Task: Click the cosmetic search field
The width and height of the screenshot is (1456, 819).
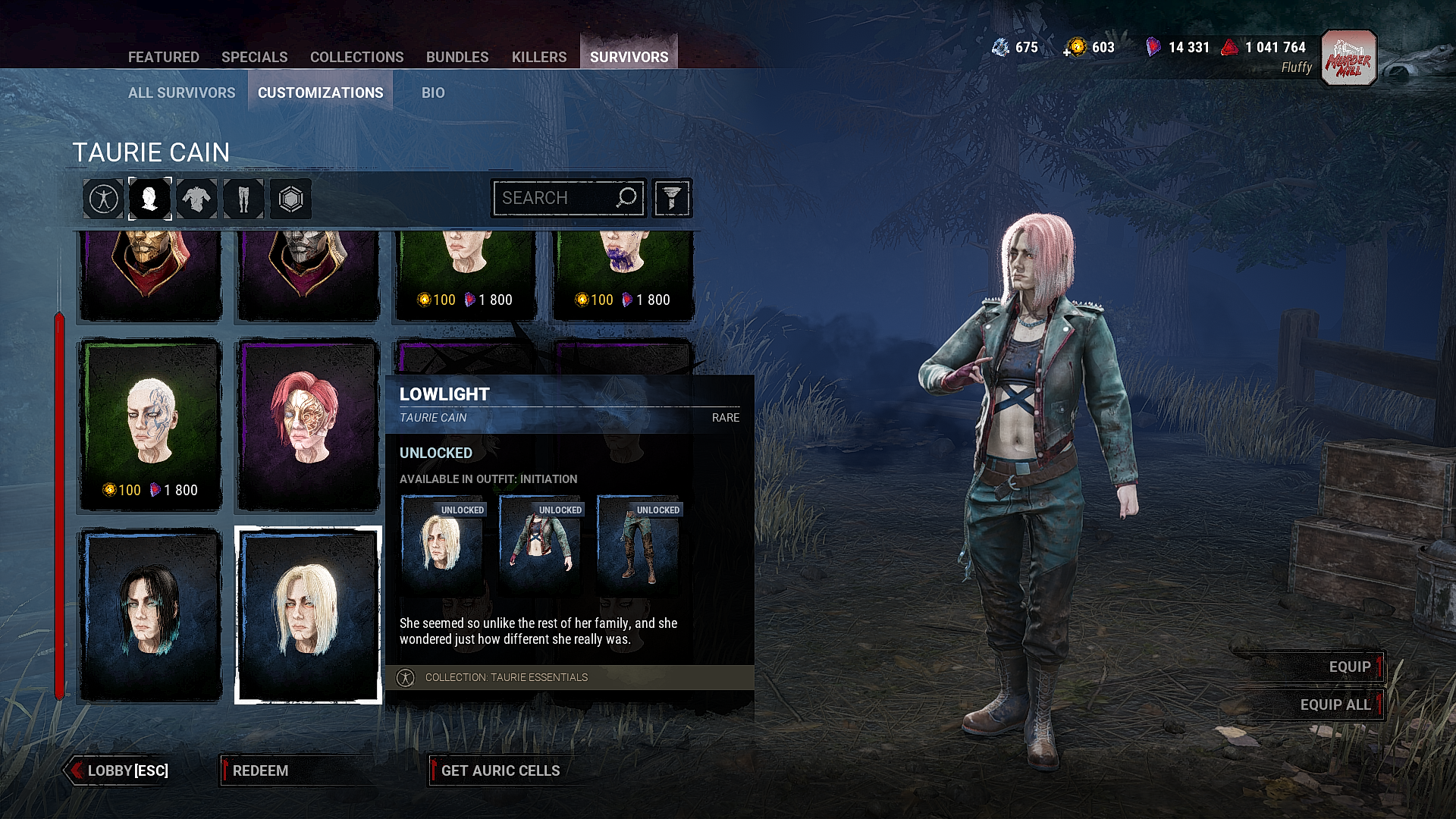Action: point(557,198)
